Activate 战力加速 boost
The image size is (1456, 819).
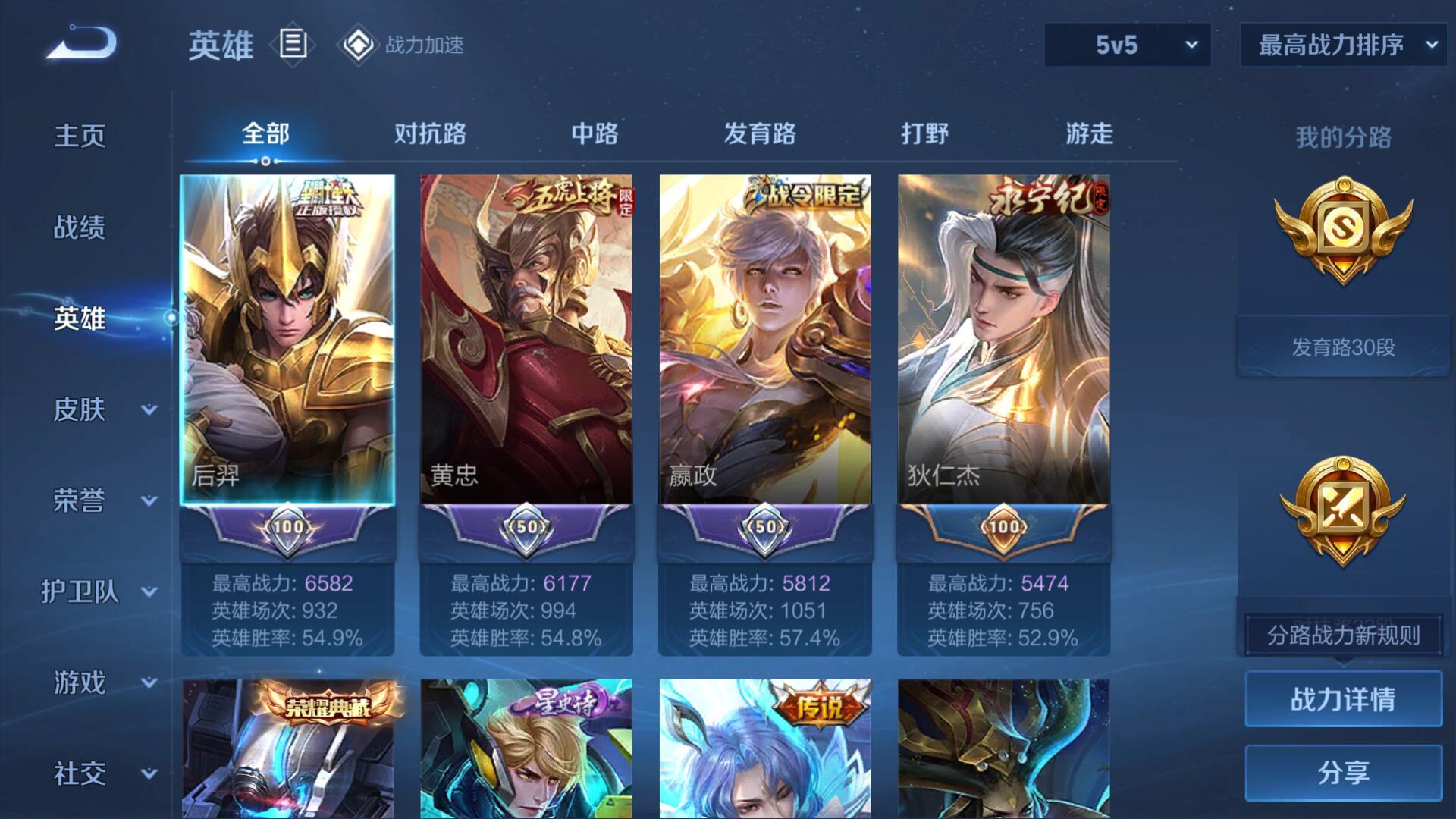pyautogui.click(x=402, y=45)
